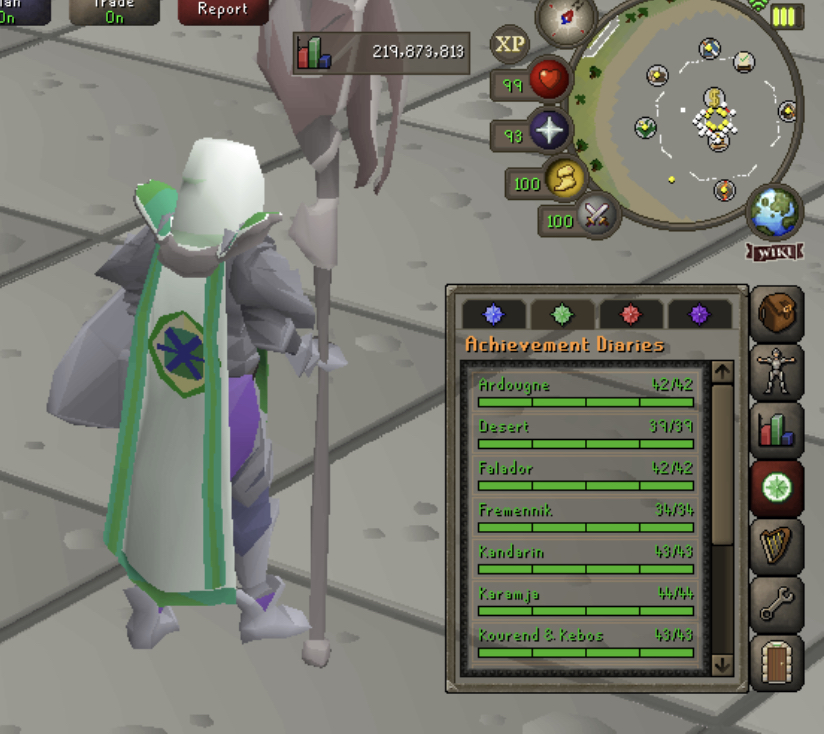The height and width of the screenshot is (734, 824).
Task: Open the logout door panel
Action: pos(777,661)
